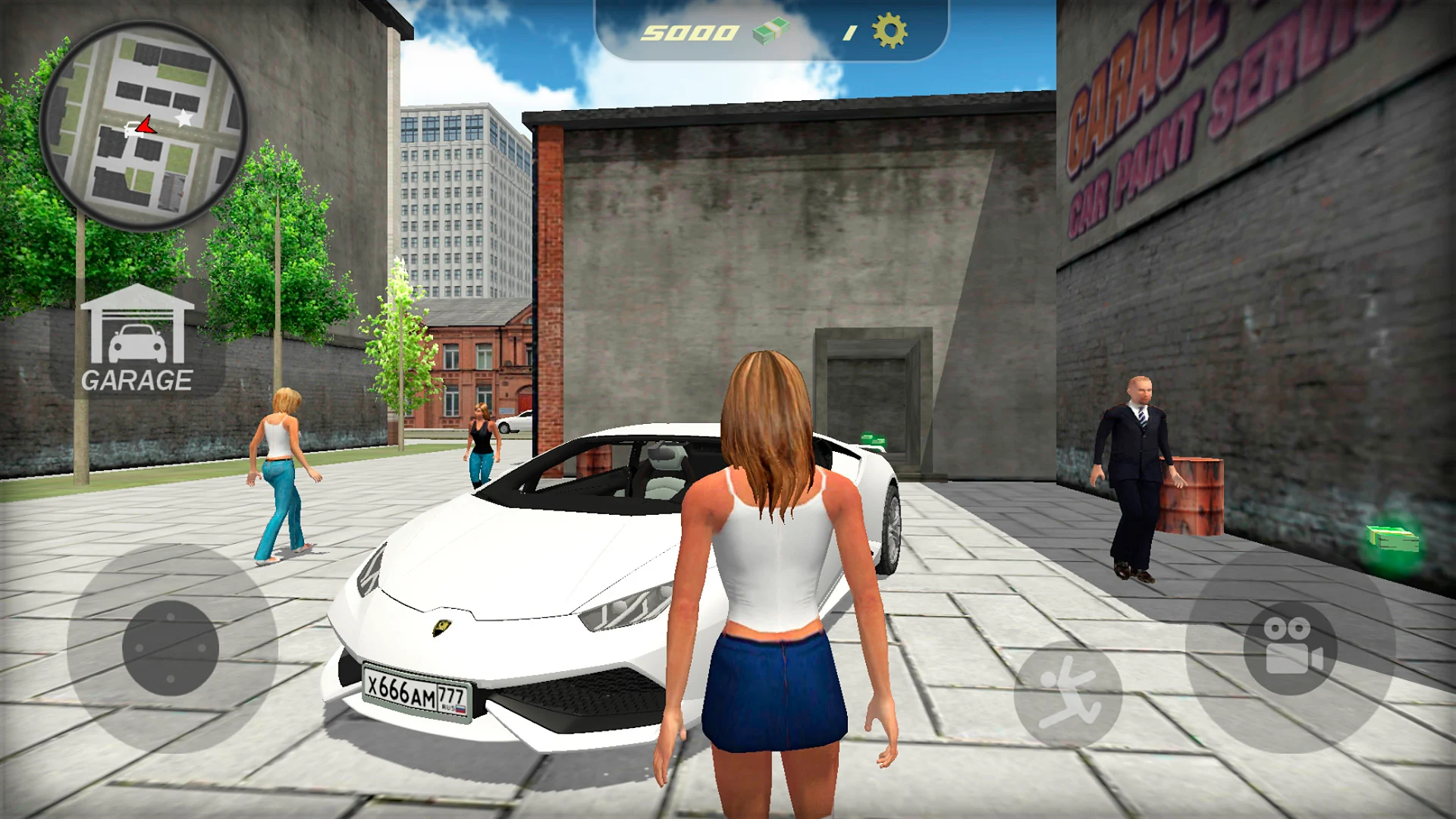Click the circular minimap
This screenshot has height=819, width=1456.
[143, 126]
